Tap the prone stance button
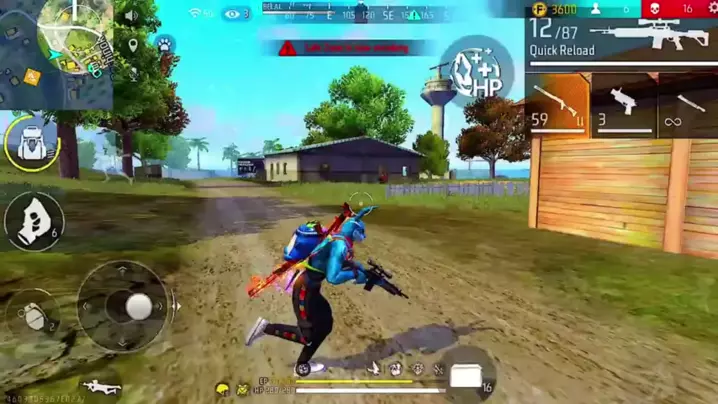 [x=99, y=386]
